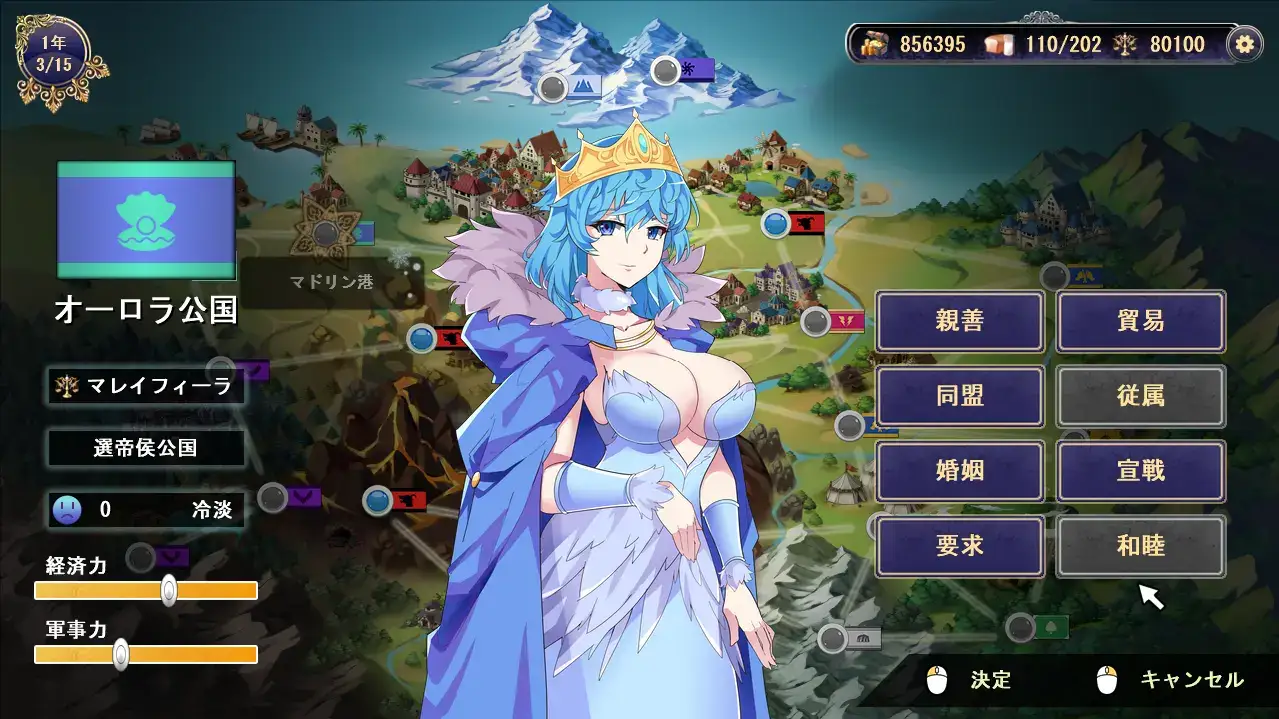Click the 従属 vassalage button

1140,396
